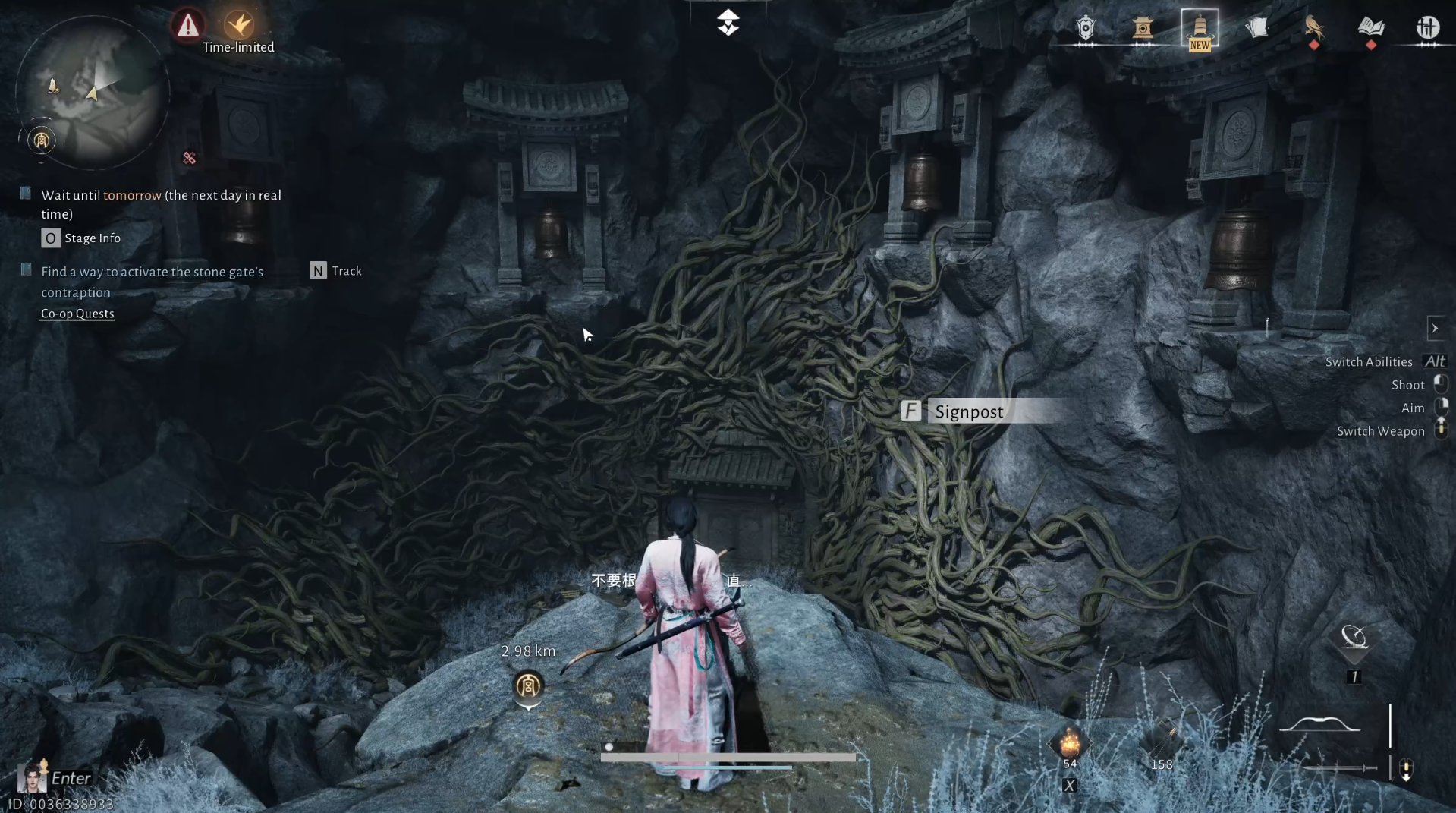Collapse the right sidebar with the chevron arrow

(1436, 328)
